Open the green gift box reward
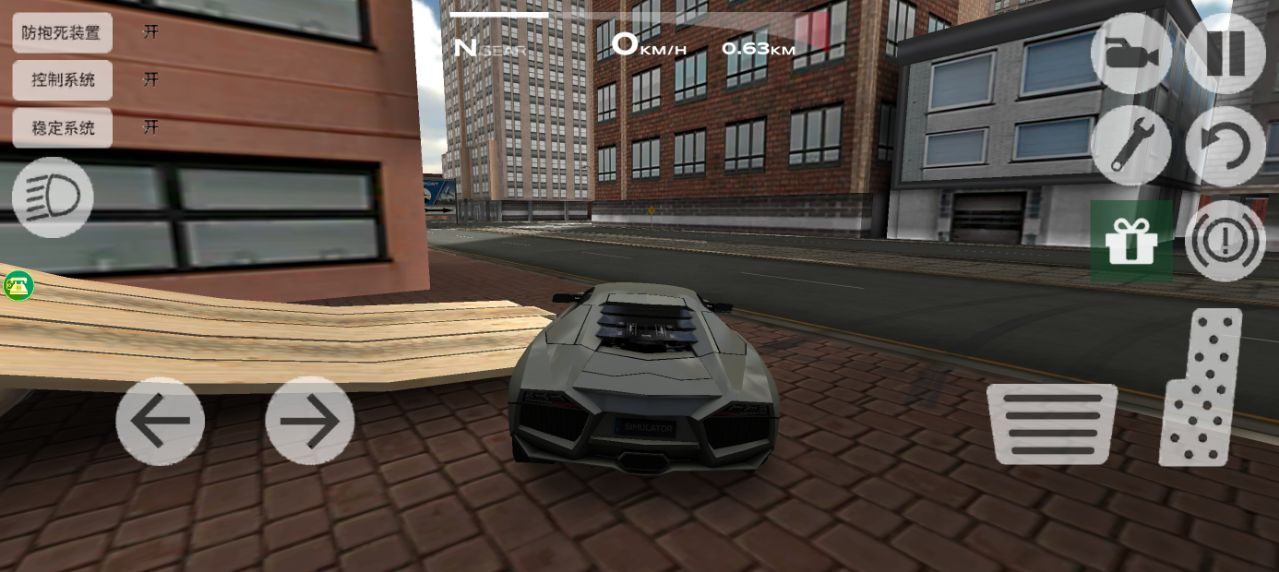Screen dimensions: 1279x572 (x=1131, y=241)
